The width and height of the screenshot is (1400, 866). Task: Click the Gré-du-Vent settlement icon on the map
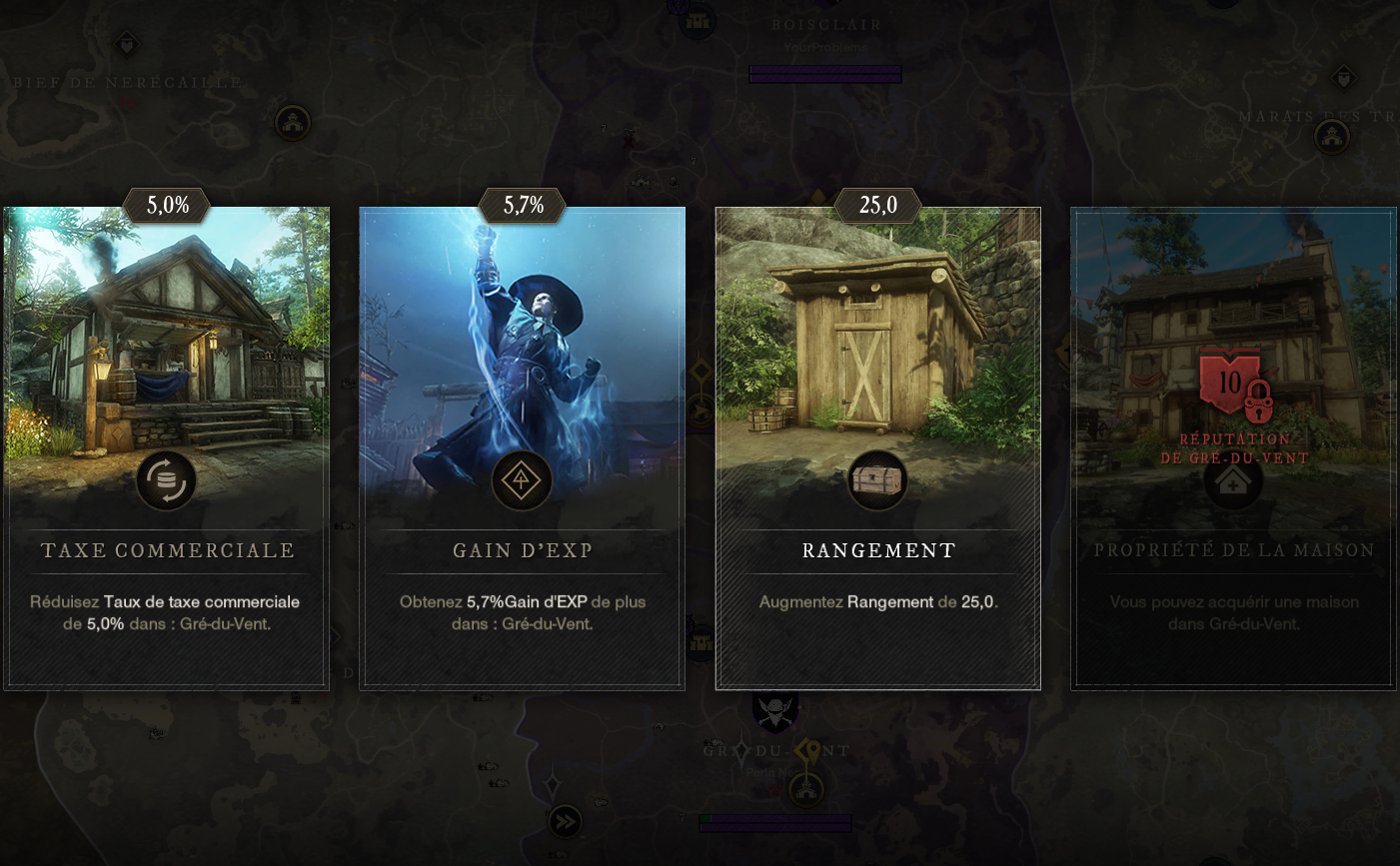click(806, 789)
